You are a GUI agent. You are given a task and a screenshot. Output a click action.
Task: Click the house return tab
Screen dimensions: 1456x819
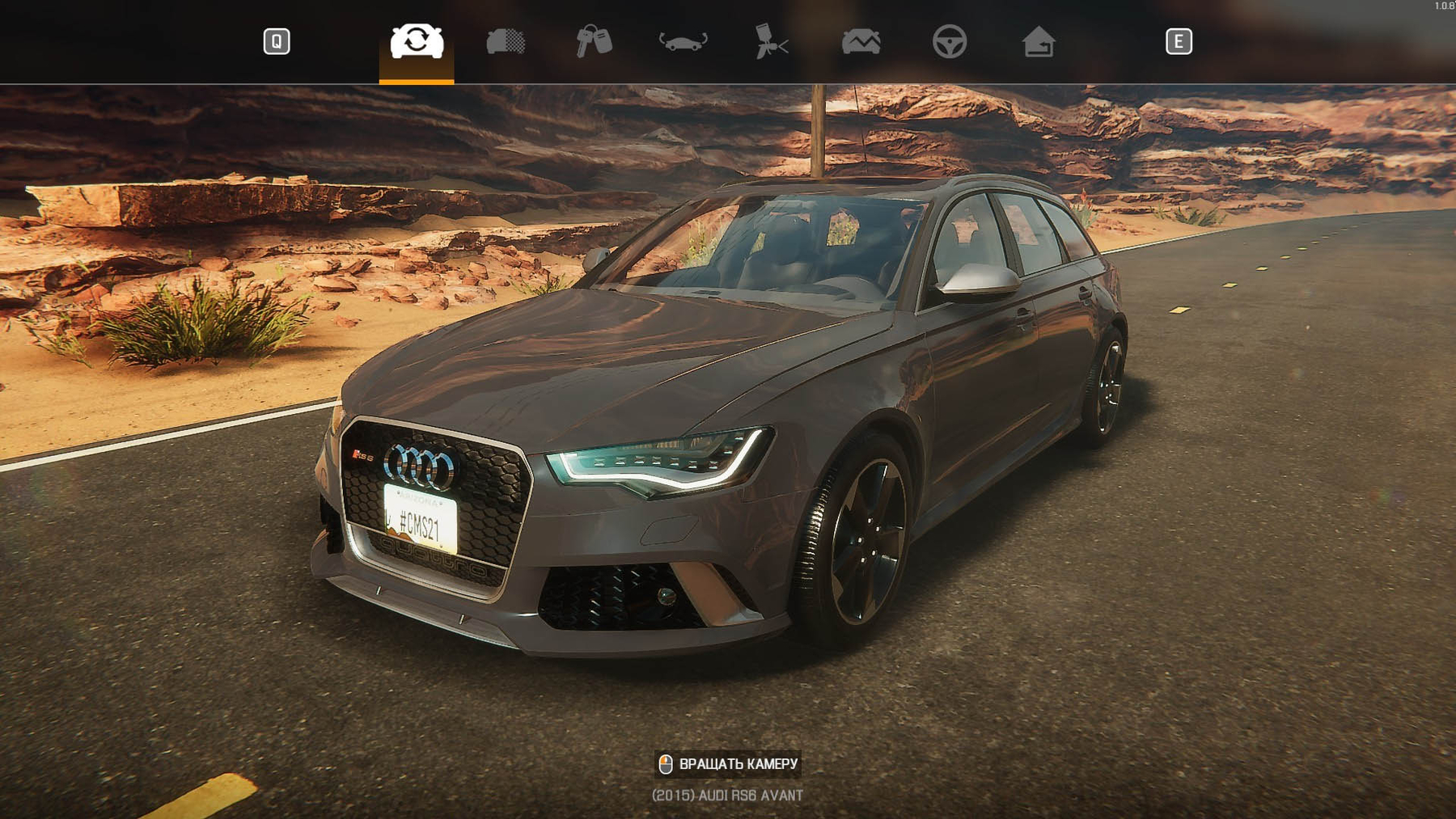(x=1039, y=41)
